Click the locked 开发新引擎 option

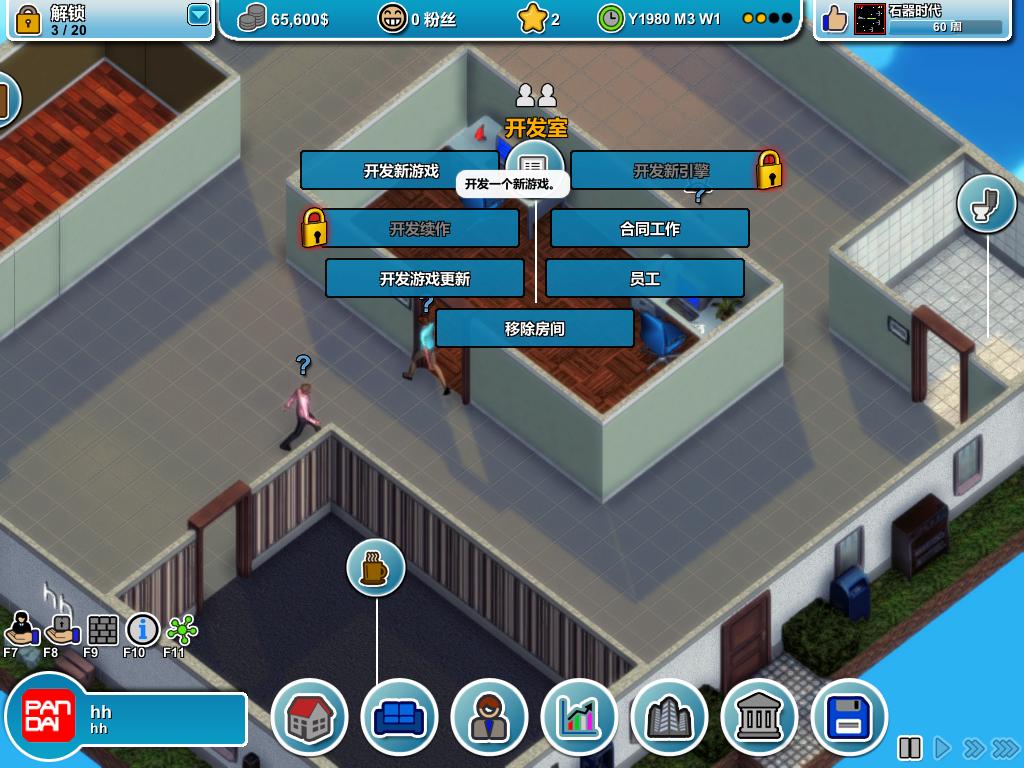670,171
